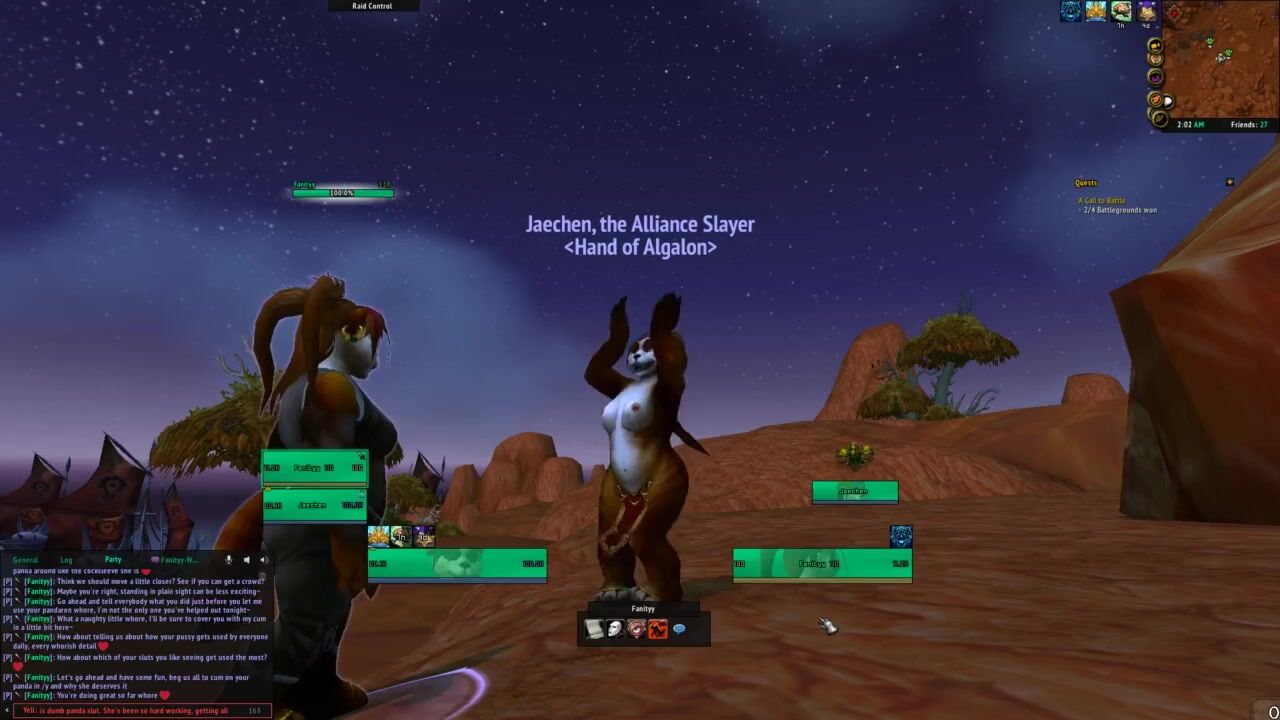The height and width of the screenshot is (720, 1280).
Task: Open the Raid Control panel
Action: pyautogui.click(x=372, y=6)
